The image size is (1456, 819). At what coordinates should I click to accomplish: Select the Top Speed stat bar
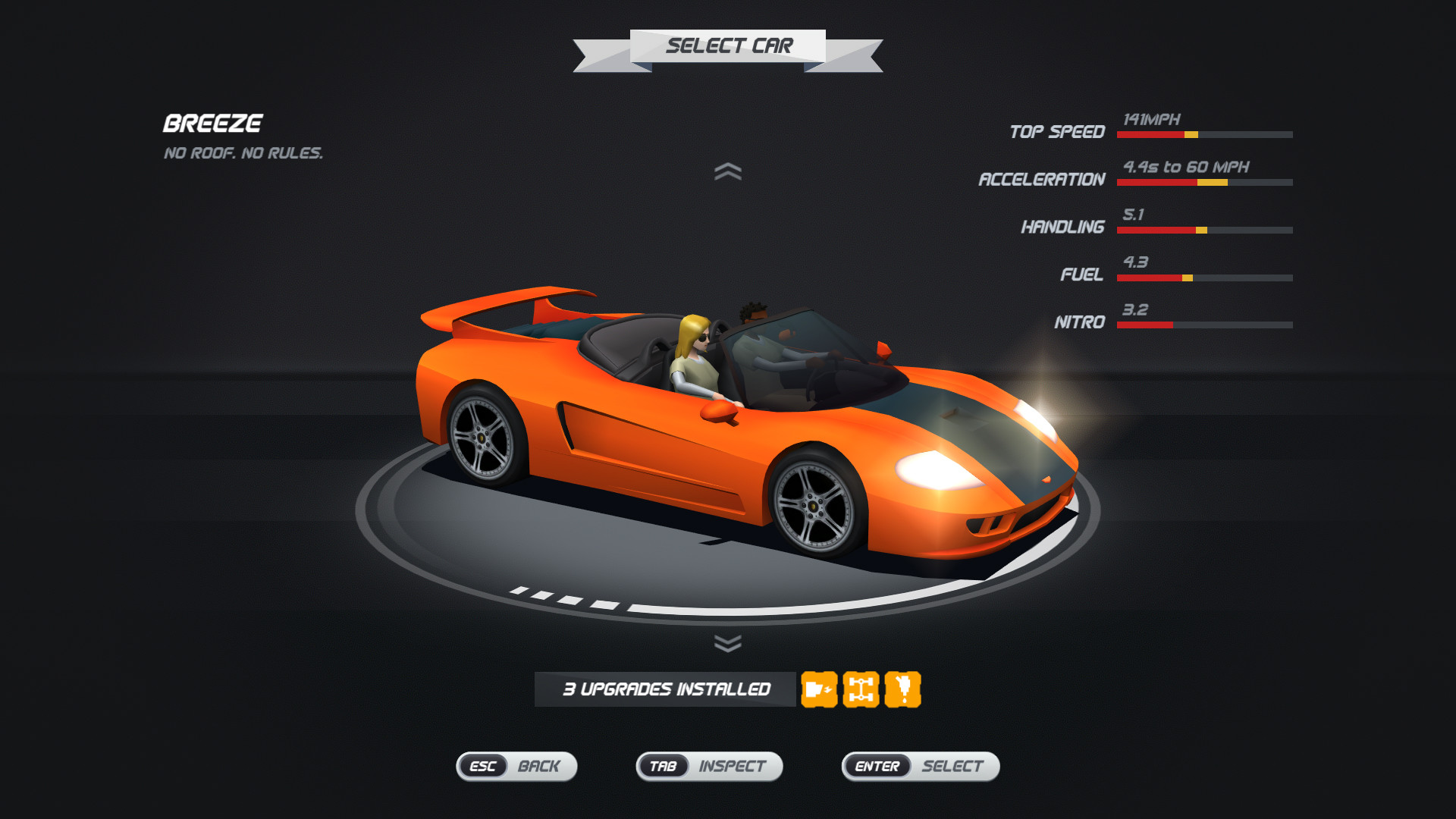click(1204, 133)
